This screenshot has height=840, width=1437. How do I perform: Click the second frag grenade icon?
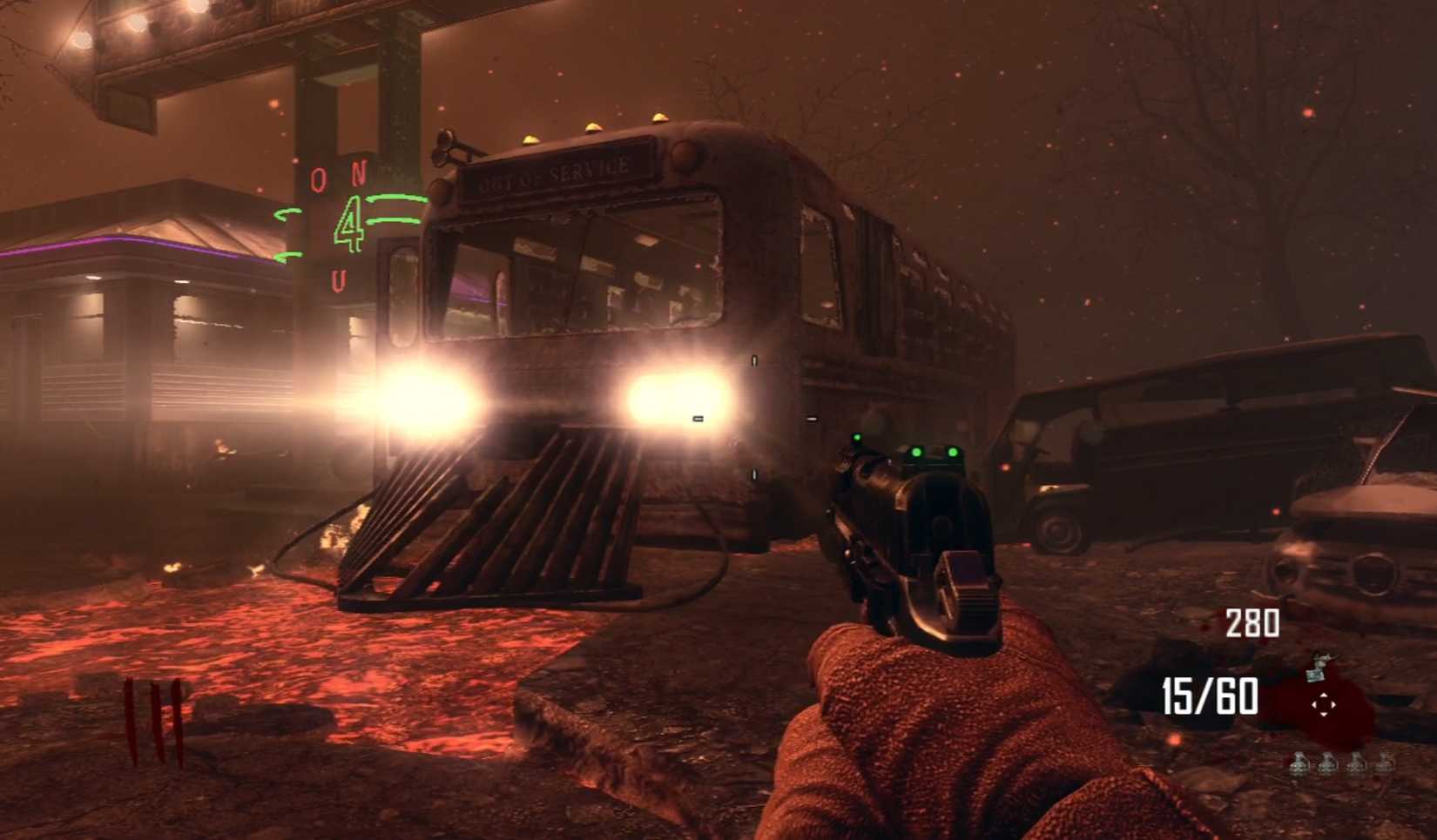(x=1327, y=765)
